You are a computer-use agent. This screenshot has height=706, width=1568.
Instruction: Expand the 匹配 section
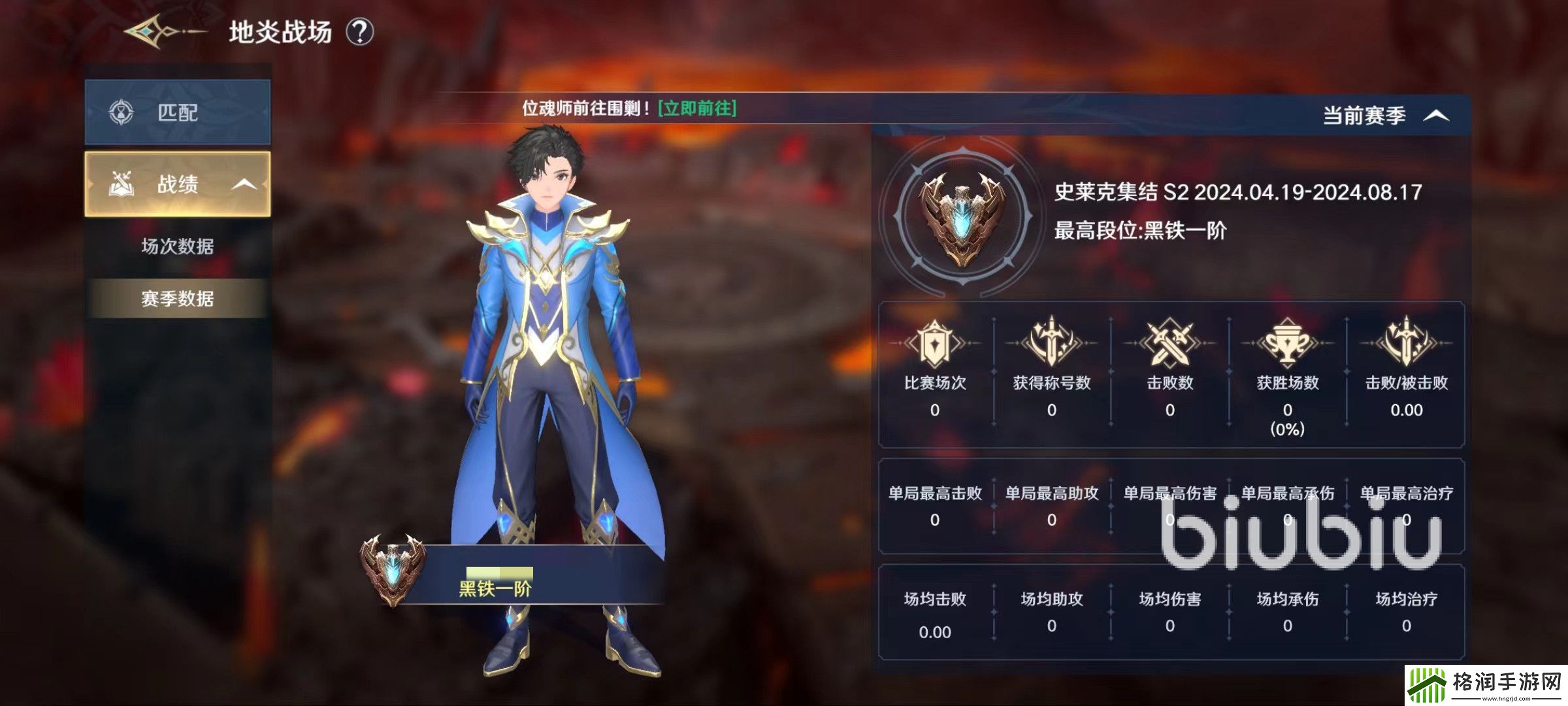[x=176, y=112]
